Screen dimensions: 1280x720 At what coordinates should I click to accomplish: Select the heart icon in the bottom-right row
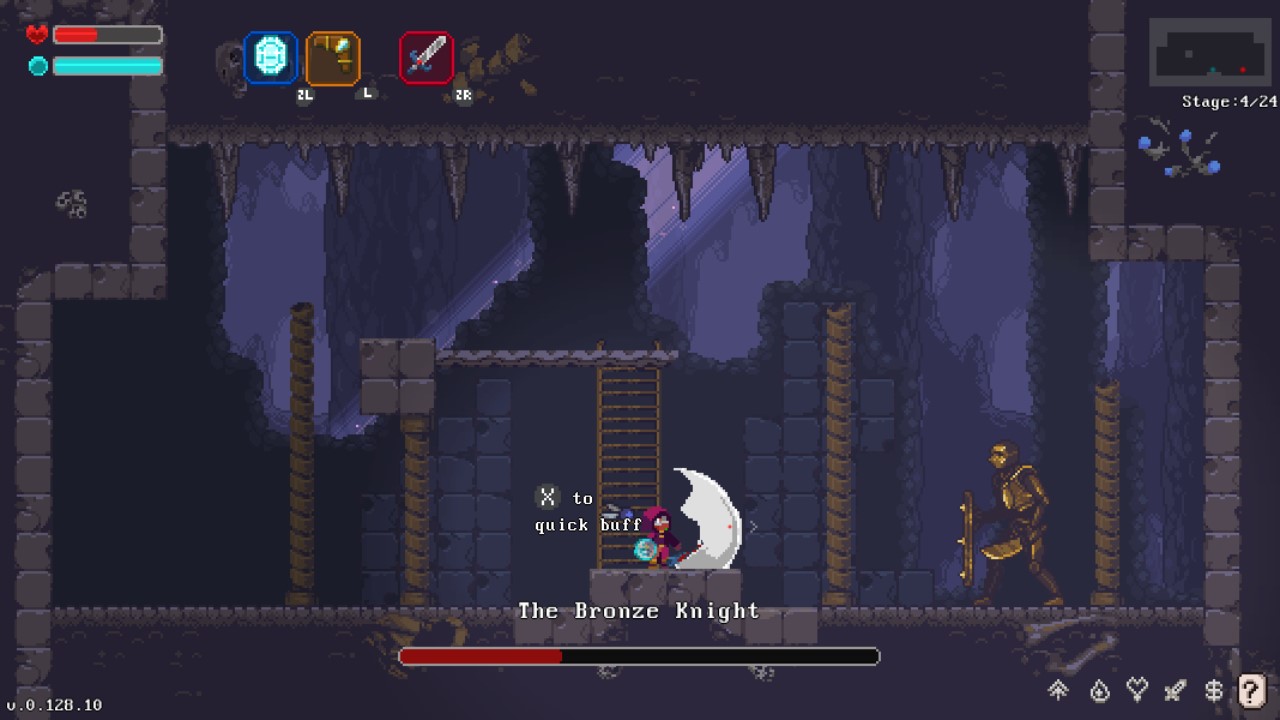[x=1135, y=690]
